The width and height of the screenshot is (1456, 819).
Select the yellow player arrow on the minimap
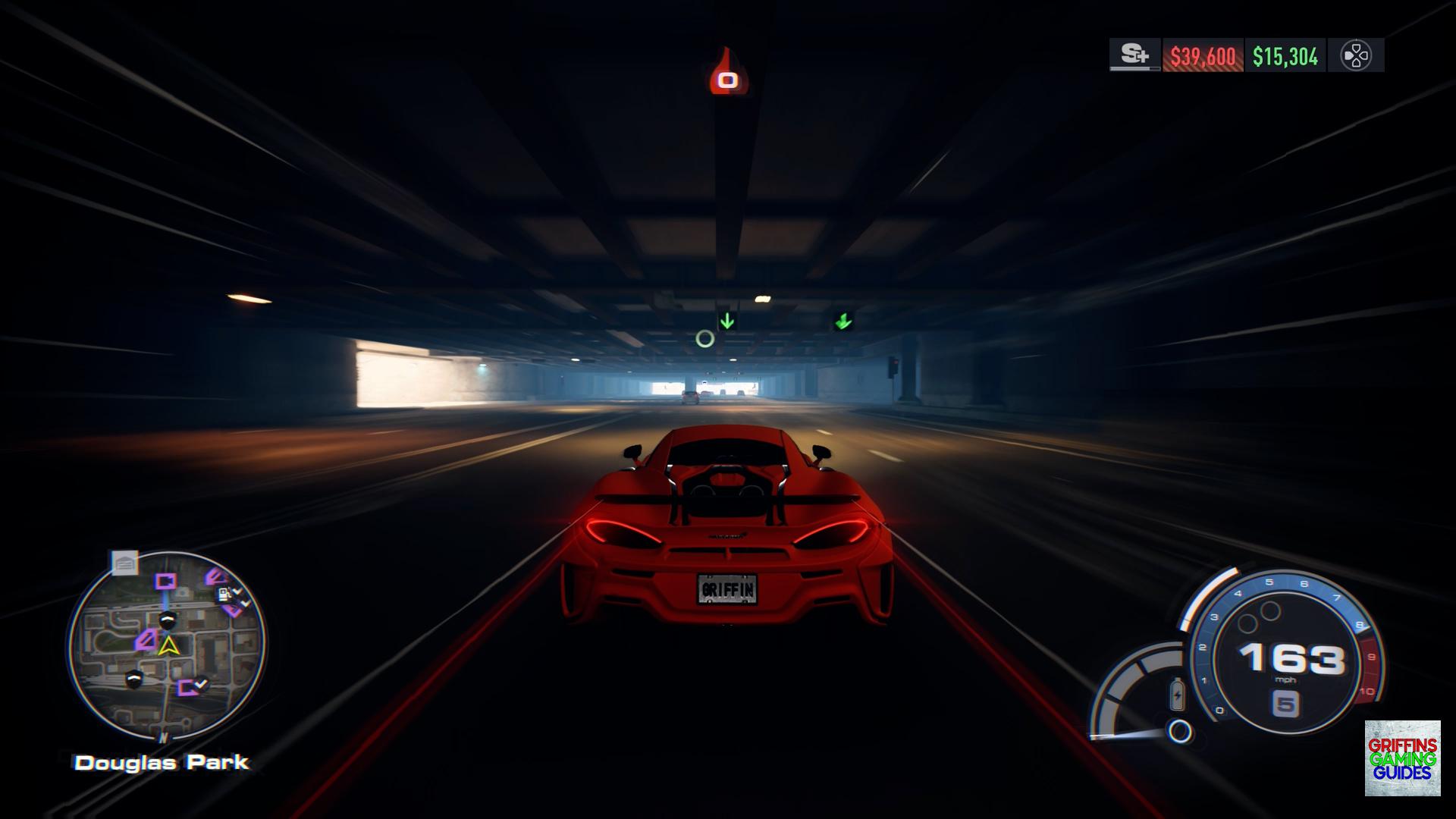point(168,645)
